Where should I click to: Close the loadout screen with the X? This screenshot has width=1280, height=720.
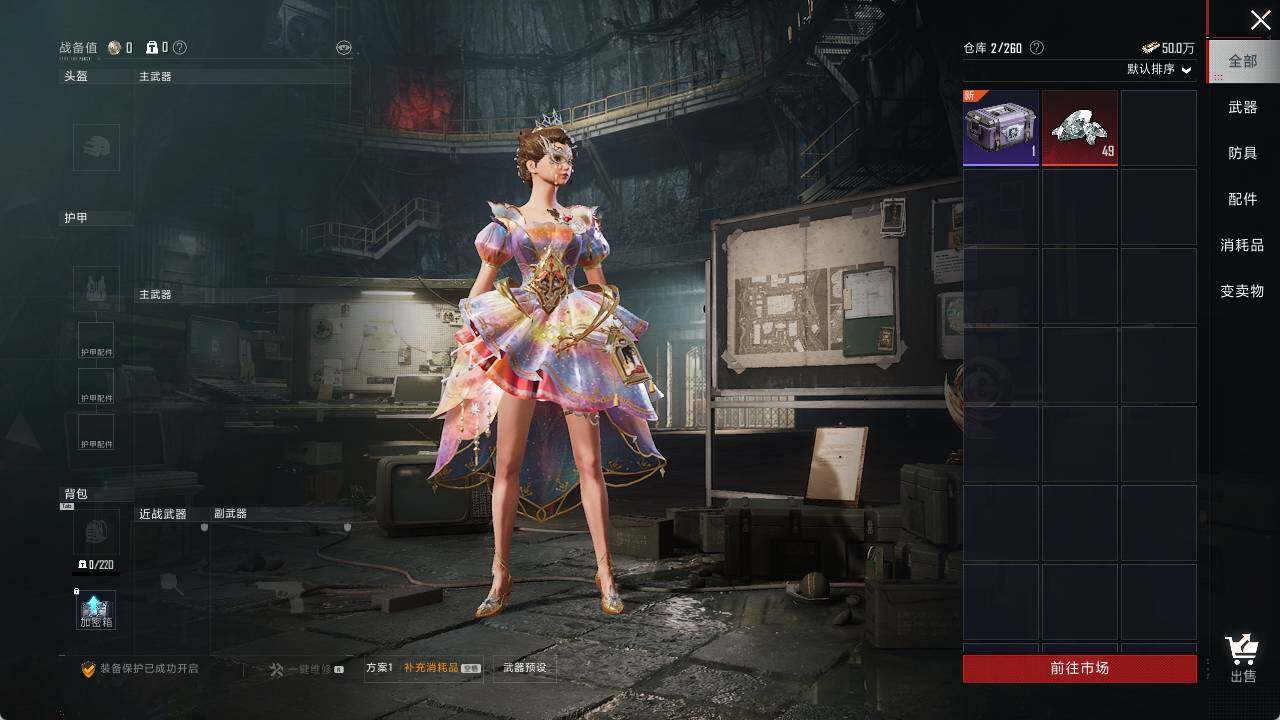[1260, 20]
